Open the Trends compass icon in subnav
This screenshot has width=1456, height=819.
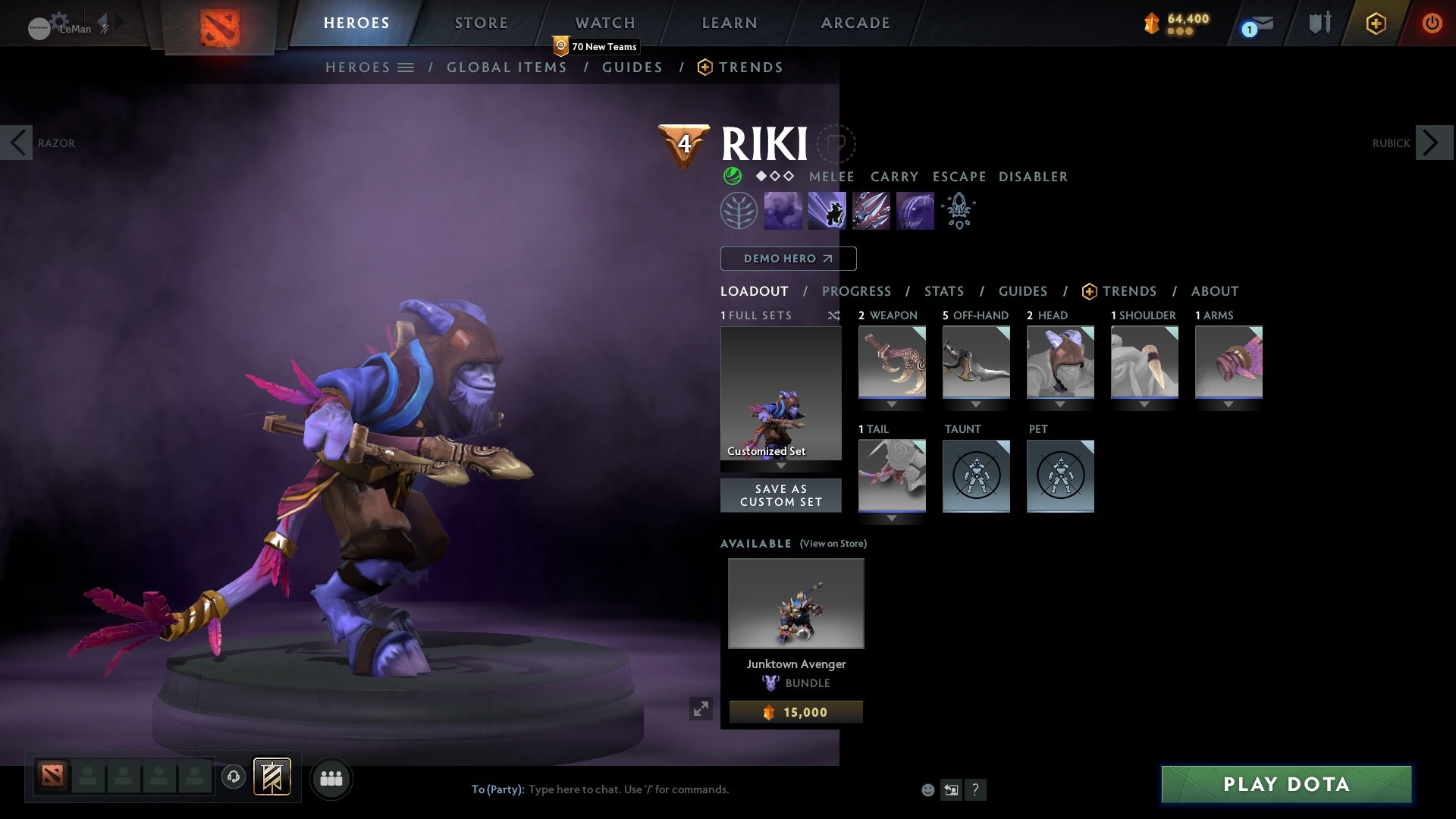pos(705,67)
